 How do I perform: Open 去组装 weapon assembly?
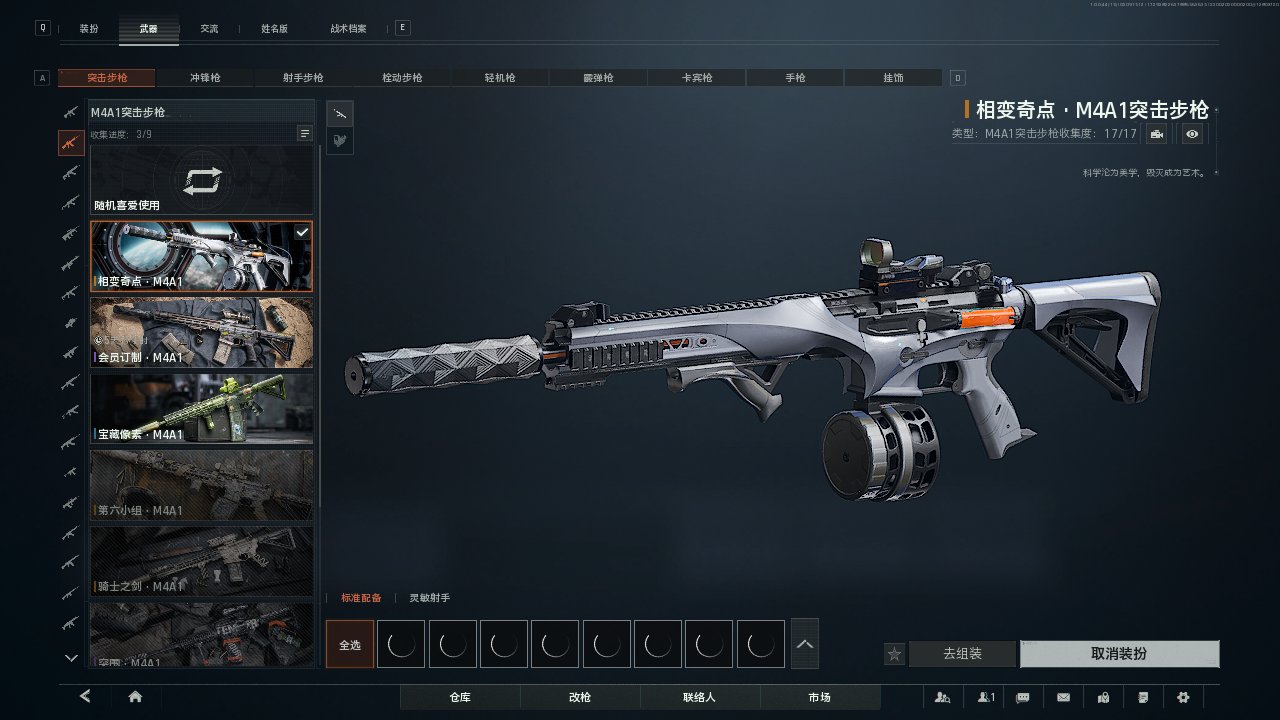pyautogui.click(x=962, y=654)
